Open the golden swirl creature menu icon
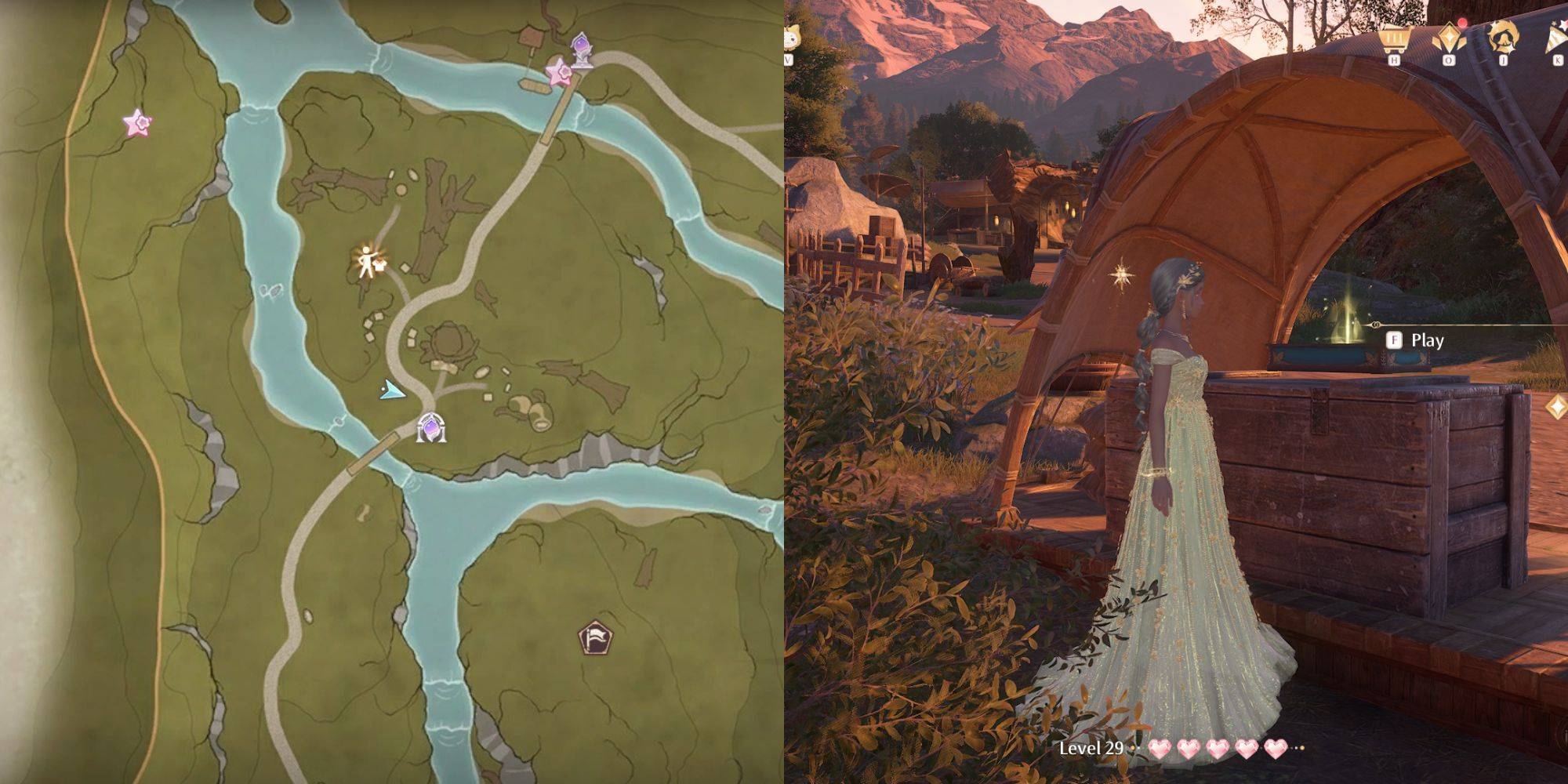The height and width of the screenshot is (784, 1568). tap(1503, 37)
